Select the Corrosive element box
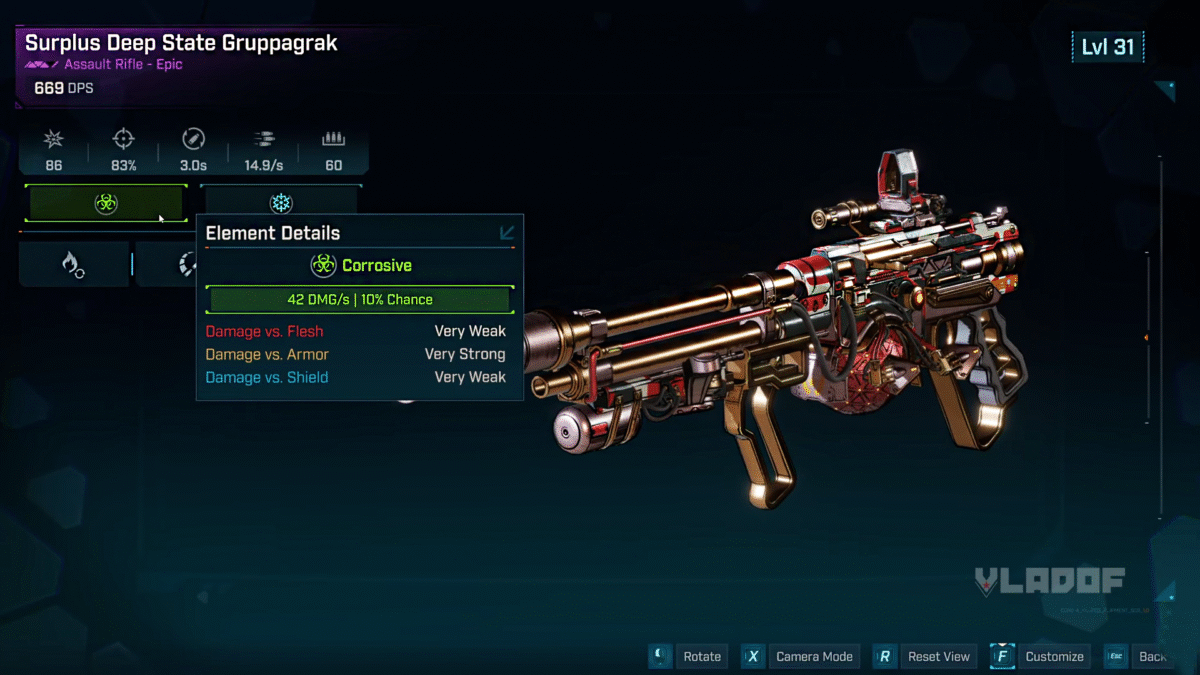The image size is (1200, 675). coord(106,203)
